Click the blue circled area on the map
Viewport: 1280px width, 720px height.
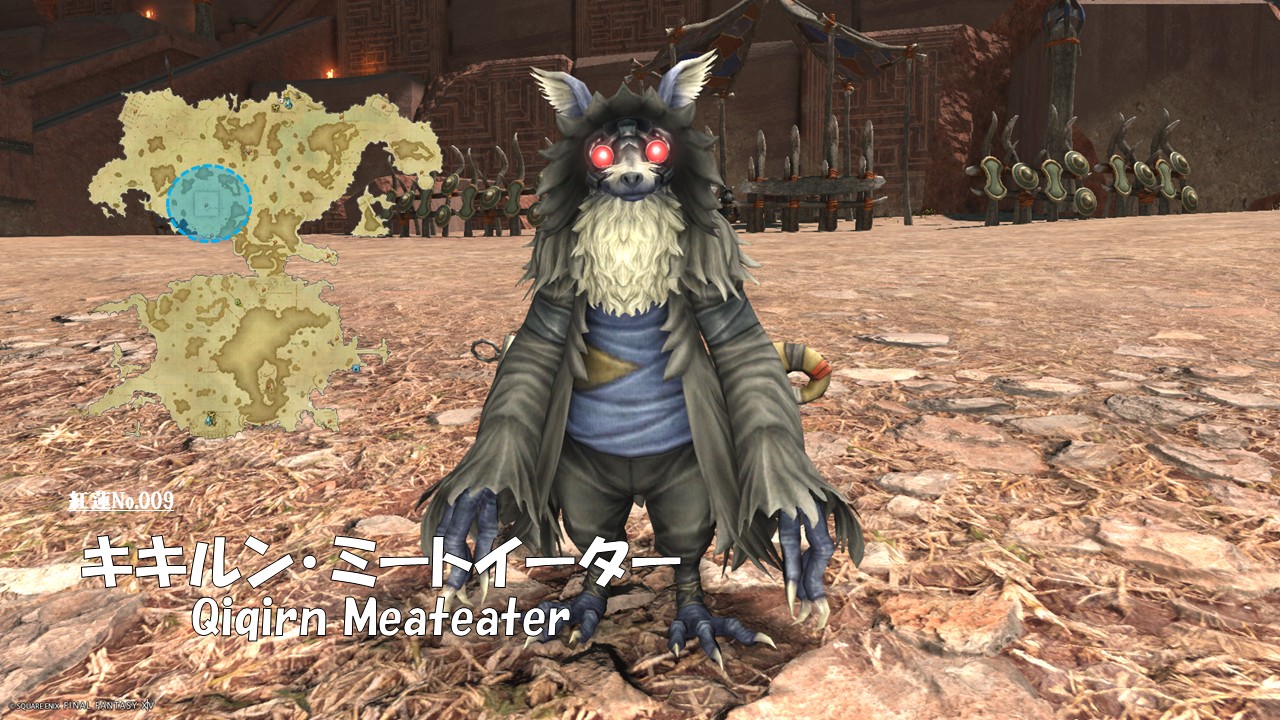coord(208,203)
